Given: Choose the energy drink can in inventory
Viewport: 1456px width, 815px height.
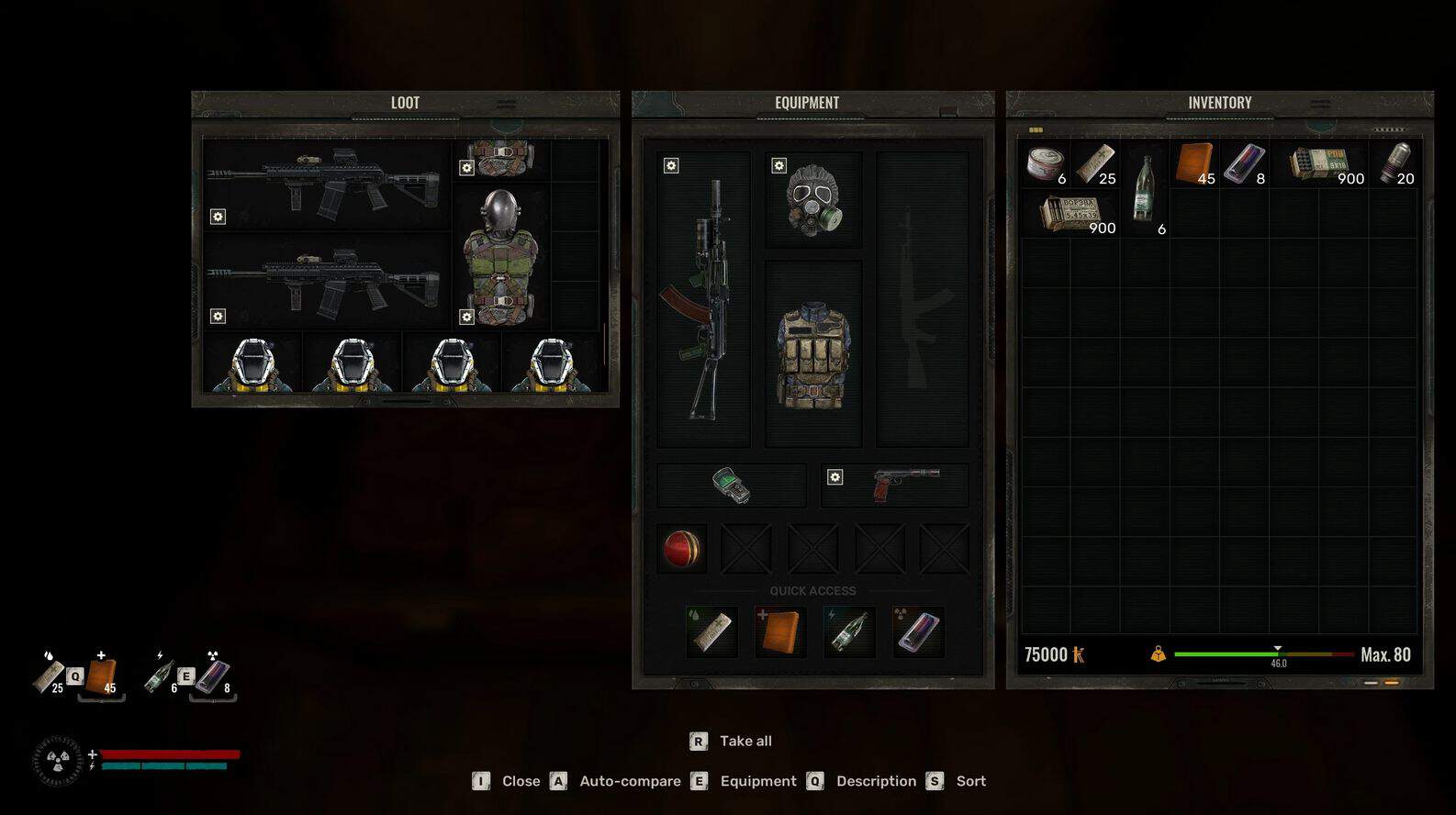Looking at the screenshot, I should click(x=1244, y=164).
